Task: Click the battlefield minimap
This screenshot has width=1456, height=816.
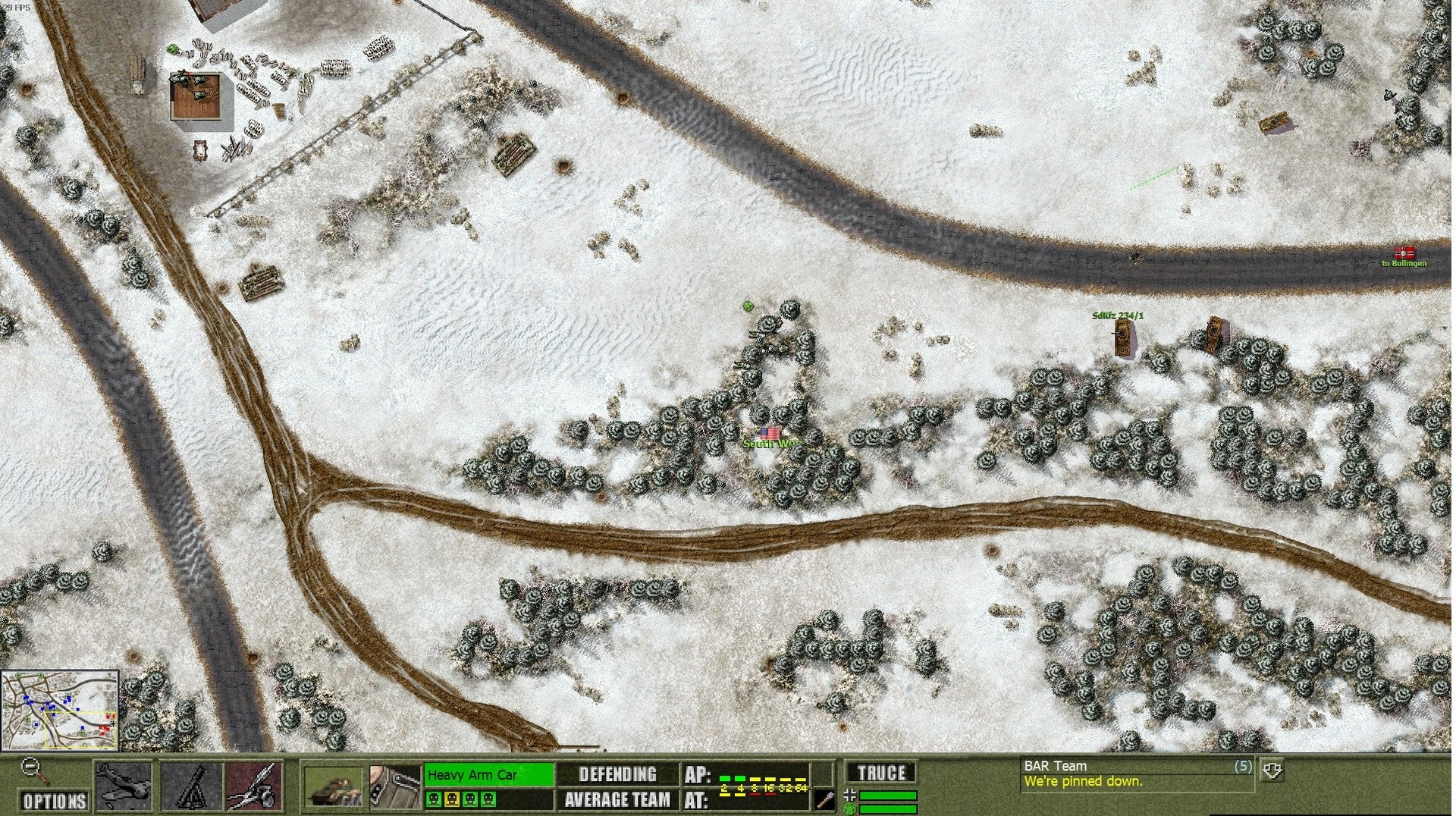Action: pos(60,710)
